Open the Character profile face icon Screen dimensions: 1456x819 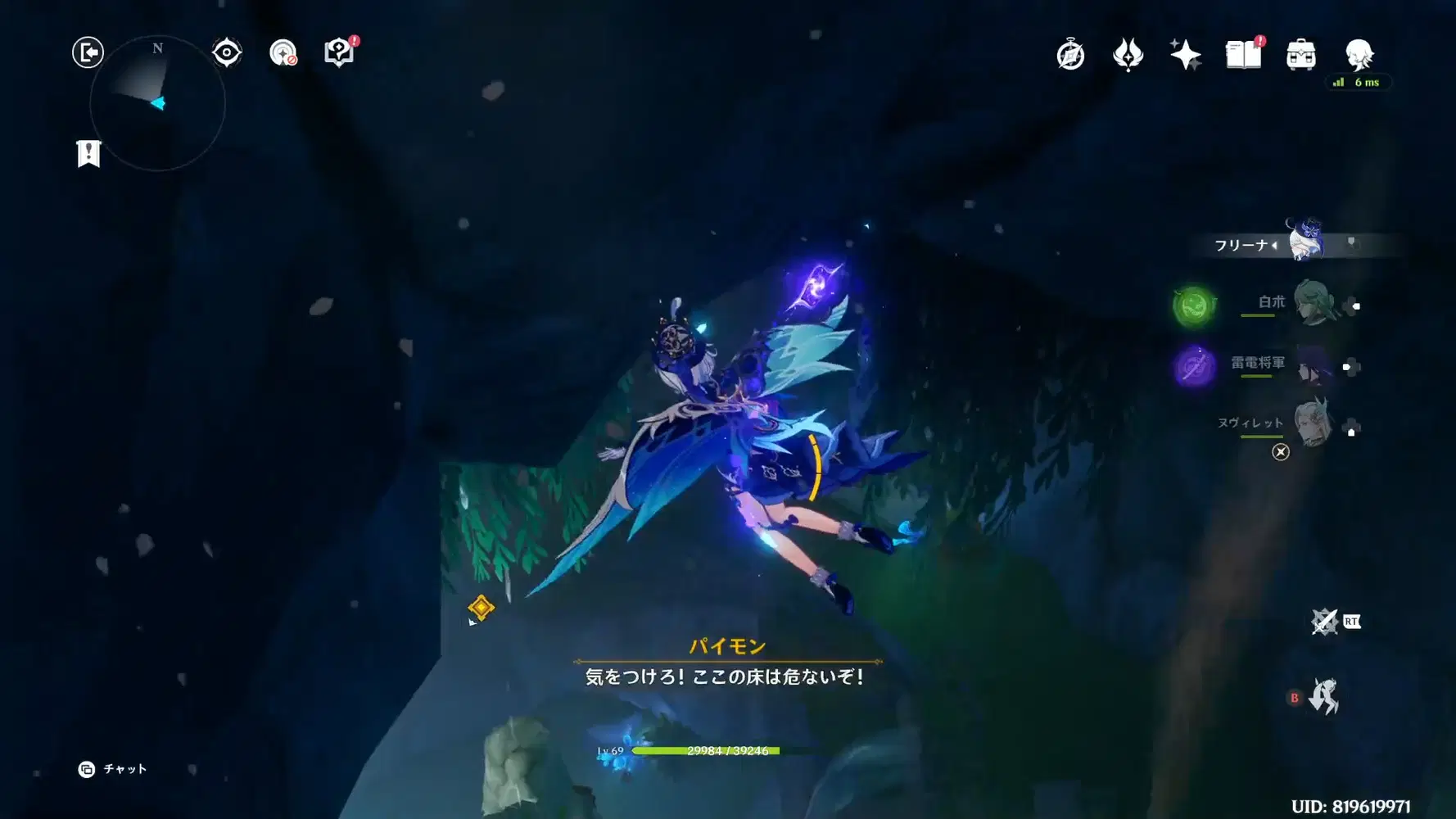pos(1357,53)
